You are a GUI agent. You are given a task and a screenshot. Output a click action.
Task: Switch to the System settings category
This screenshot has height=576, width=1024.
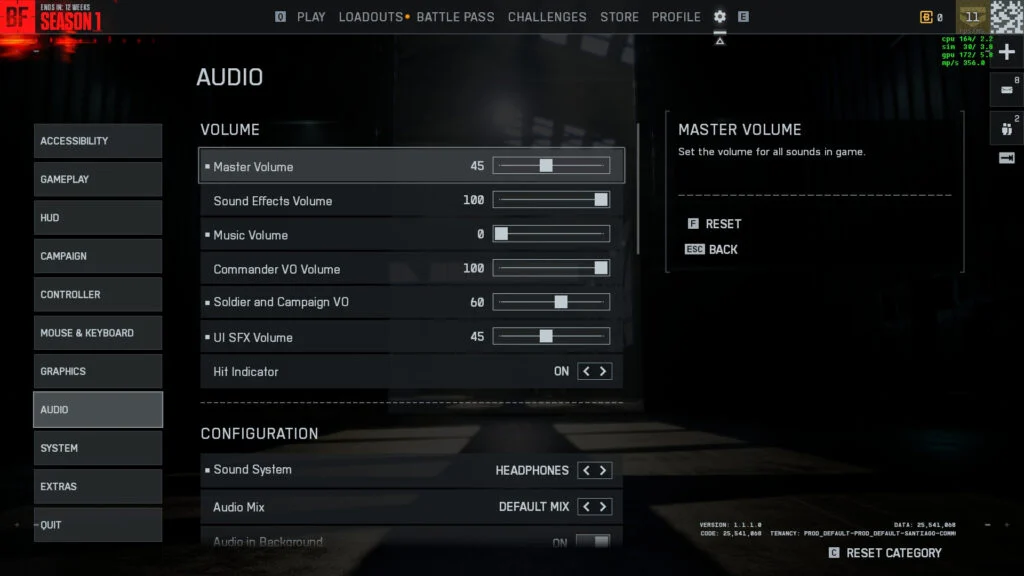(x=98, y=448)
